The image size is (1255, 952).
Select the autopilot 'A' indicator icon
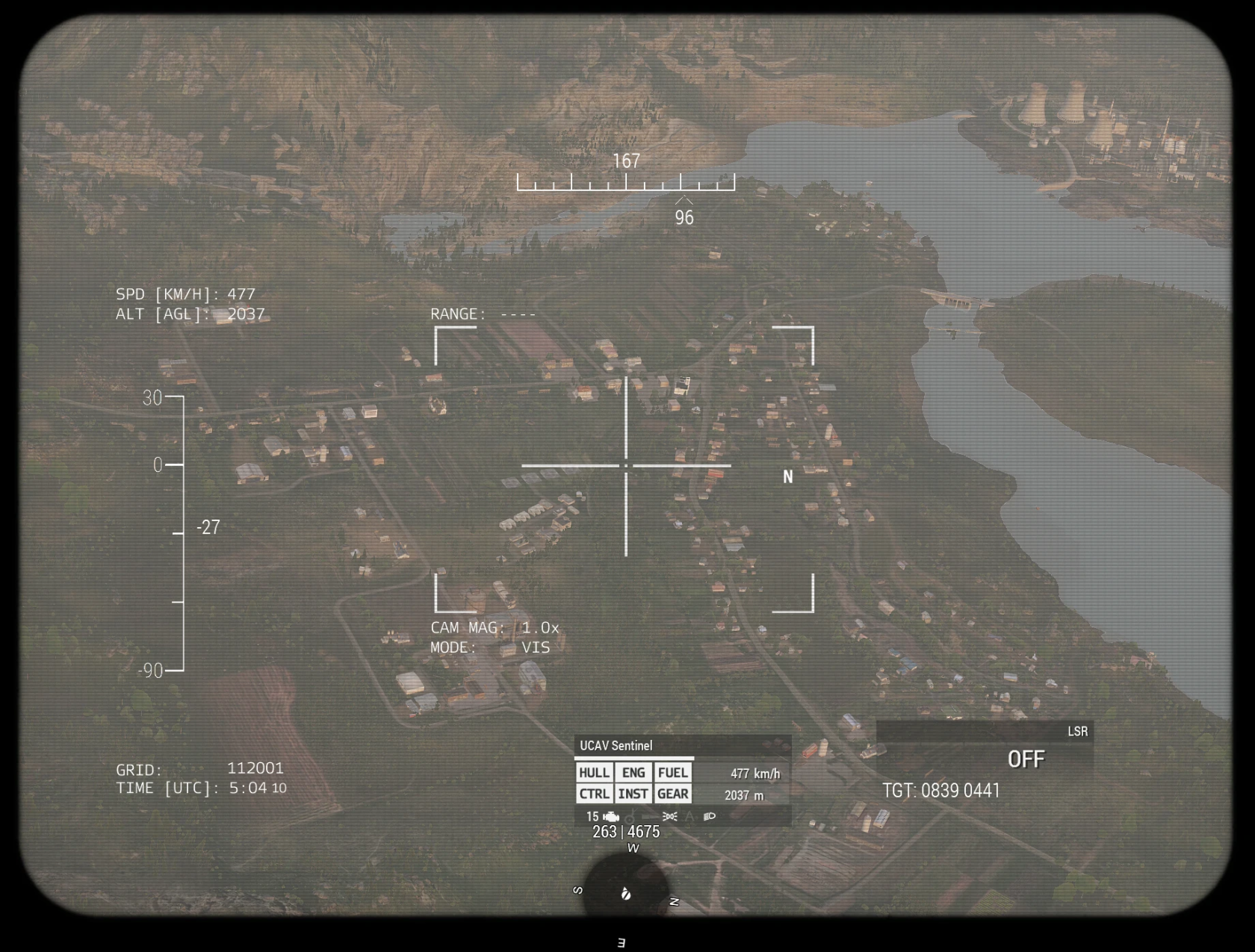689,816
